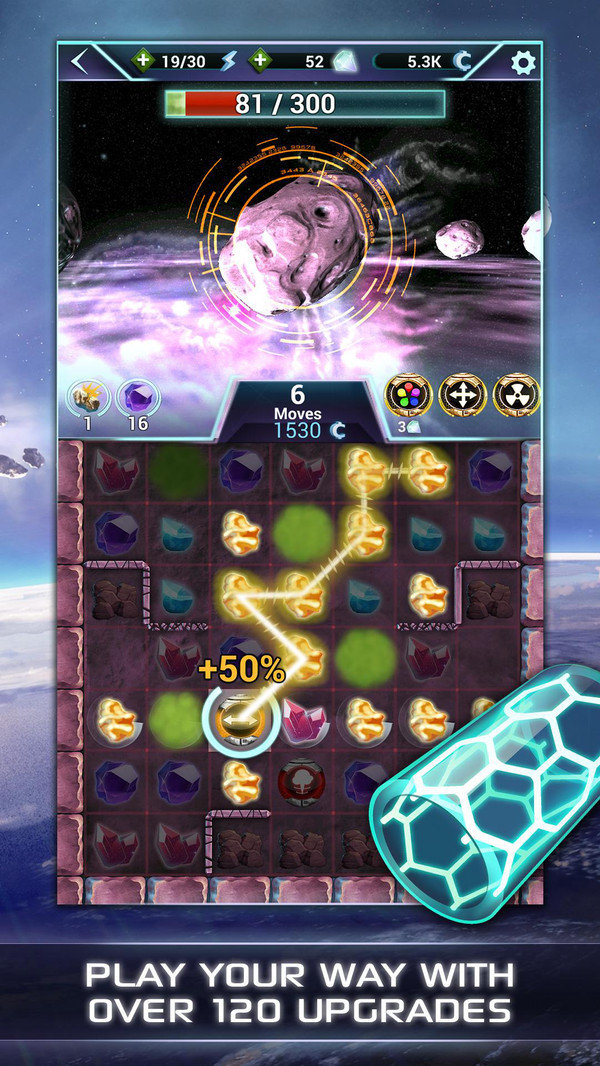Screen dimensions: 600x1066
Task: Activate the rainbow color orb power-up
Action: (x=406, y=397)
